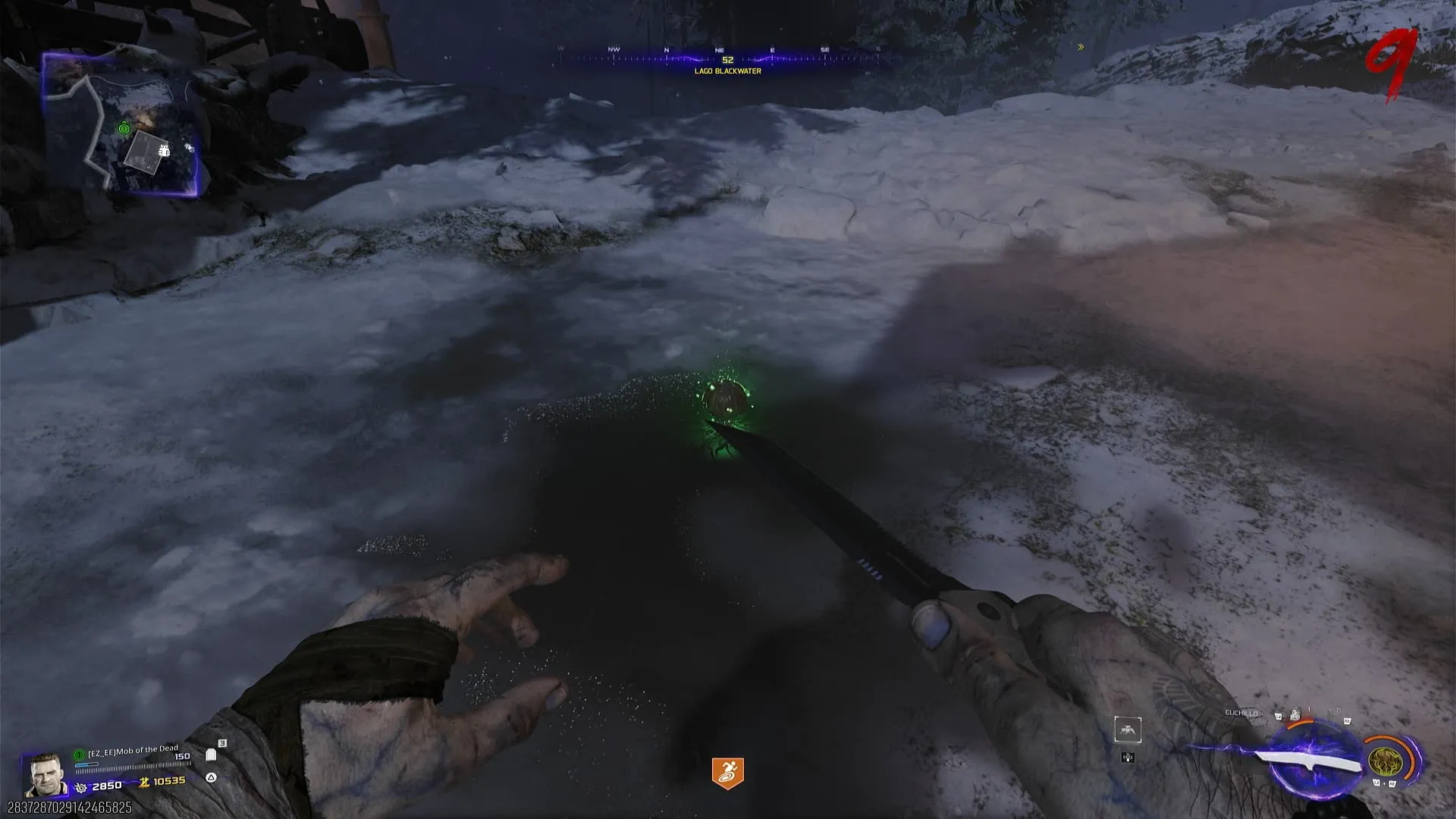Activate the orange sprint perk icon
Screen dimensions: 1456x819
[727, 773]
